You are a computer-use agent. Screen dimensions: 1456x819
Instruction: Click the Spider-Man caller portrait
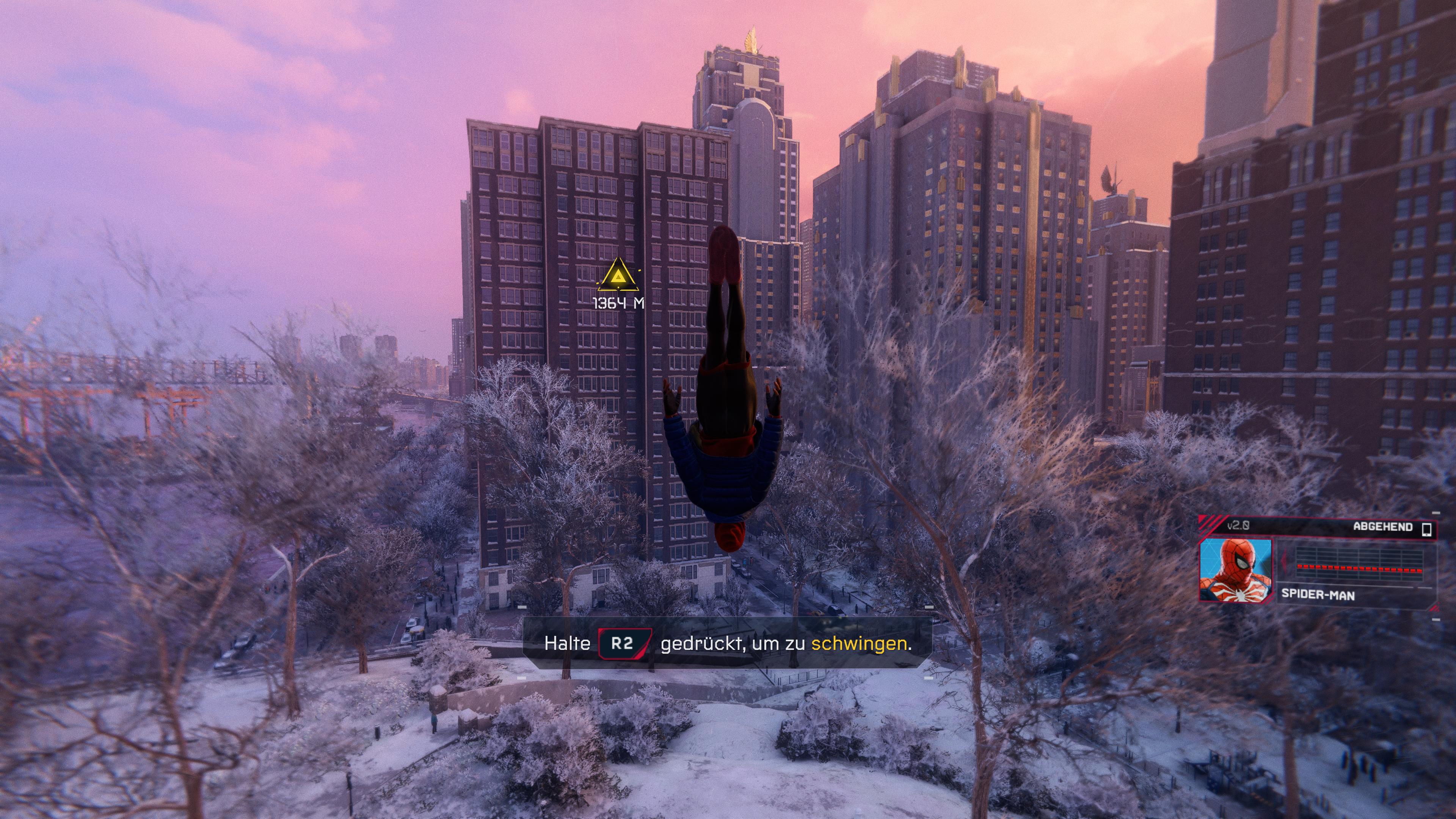1236,570
